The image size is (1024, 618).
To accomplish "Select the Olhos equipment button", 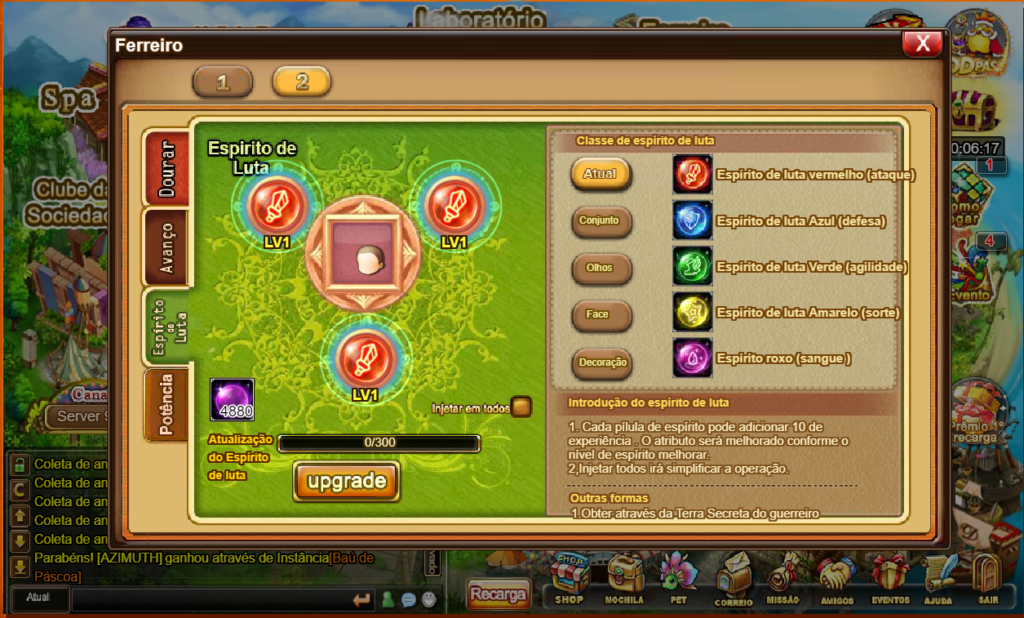I will [600, 268].
